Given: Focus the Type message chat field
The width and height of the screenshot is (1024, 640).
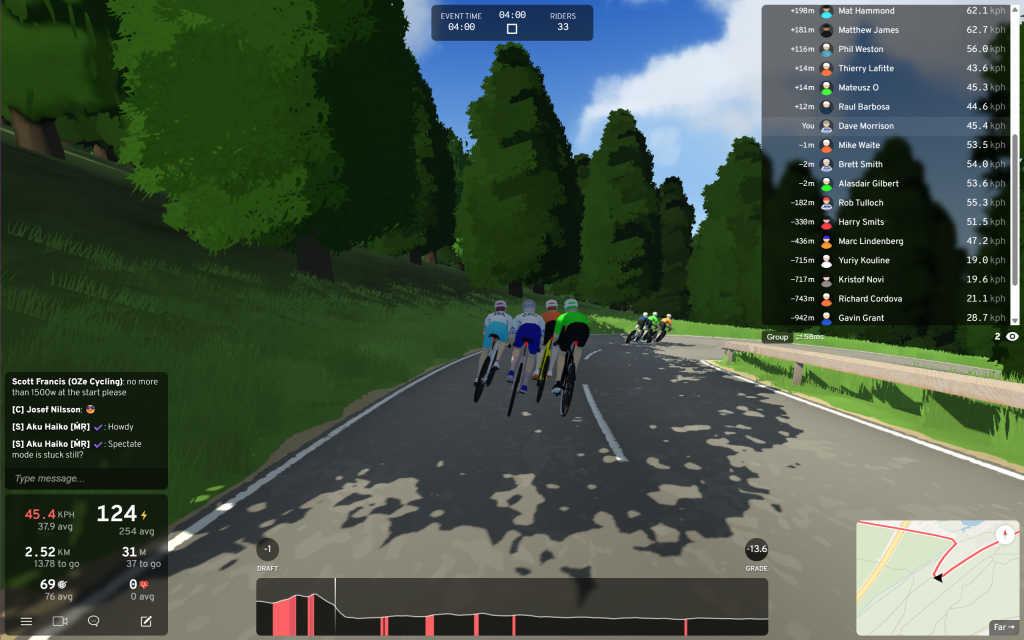Looking at the screenshot, I should coord(85,478).
